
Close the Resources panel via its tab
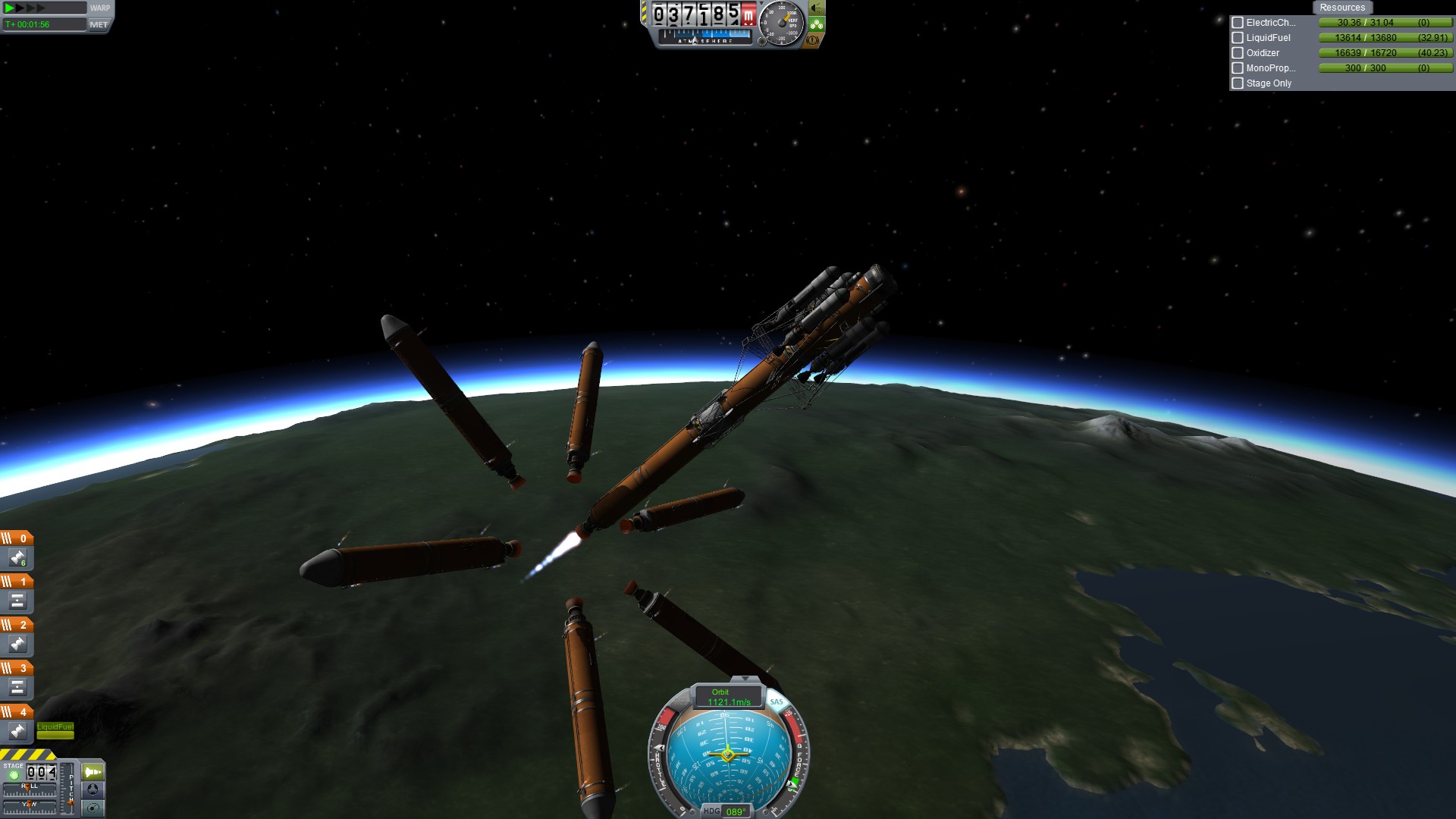click(1341, 8)
